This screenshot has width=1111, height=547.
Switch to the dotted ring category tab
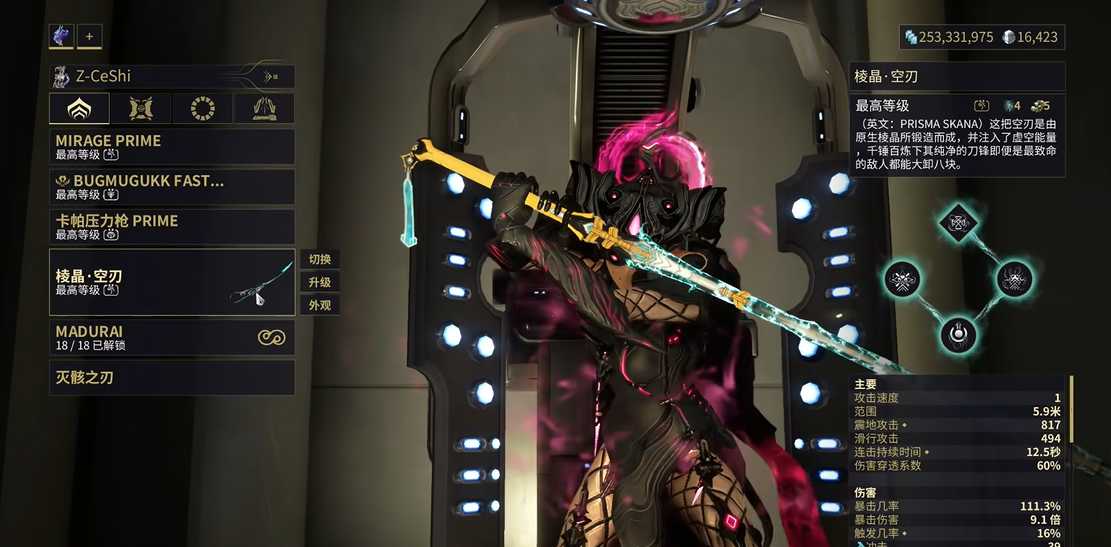click(203, 109)
